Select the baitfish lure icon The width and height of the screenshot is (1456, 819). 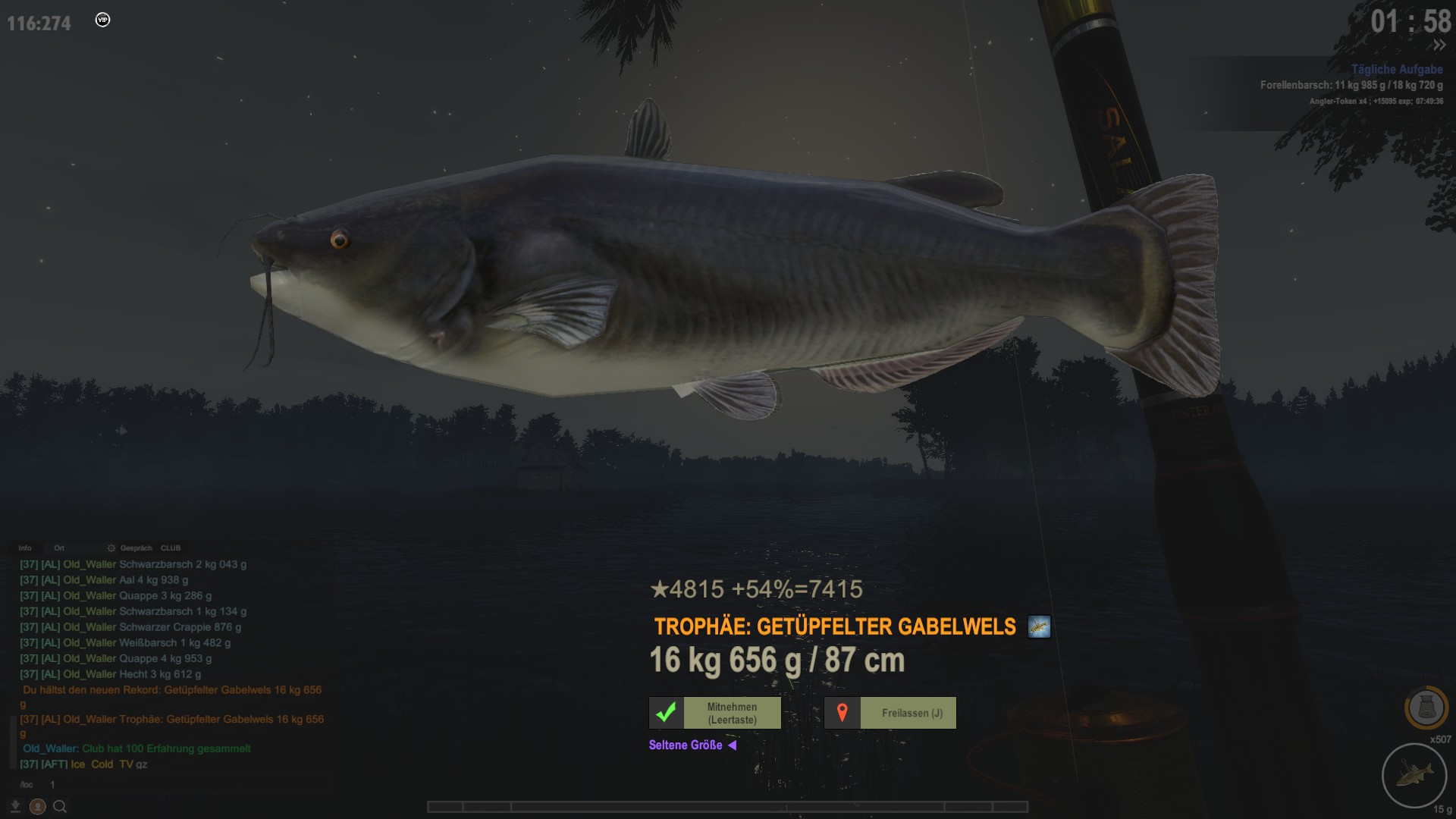click(x=1414, y=775)
